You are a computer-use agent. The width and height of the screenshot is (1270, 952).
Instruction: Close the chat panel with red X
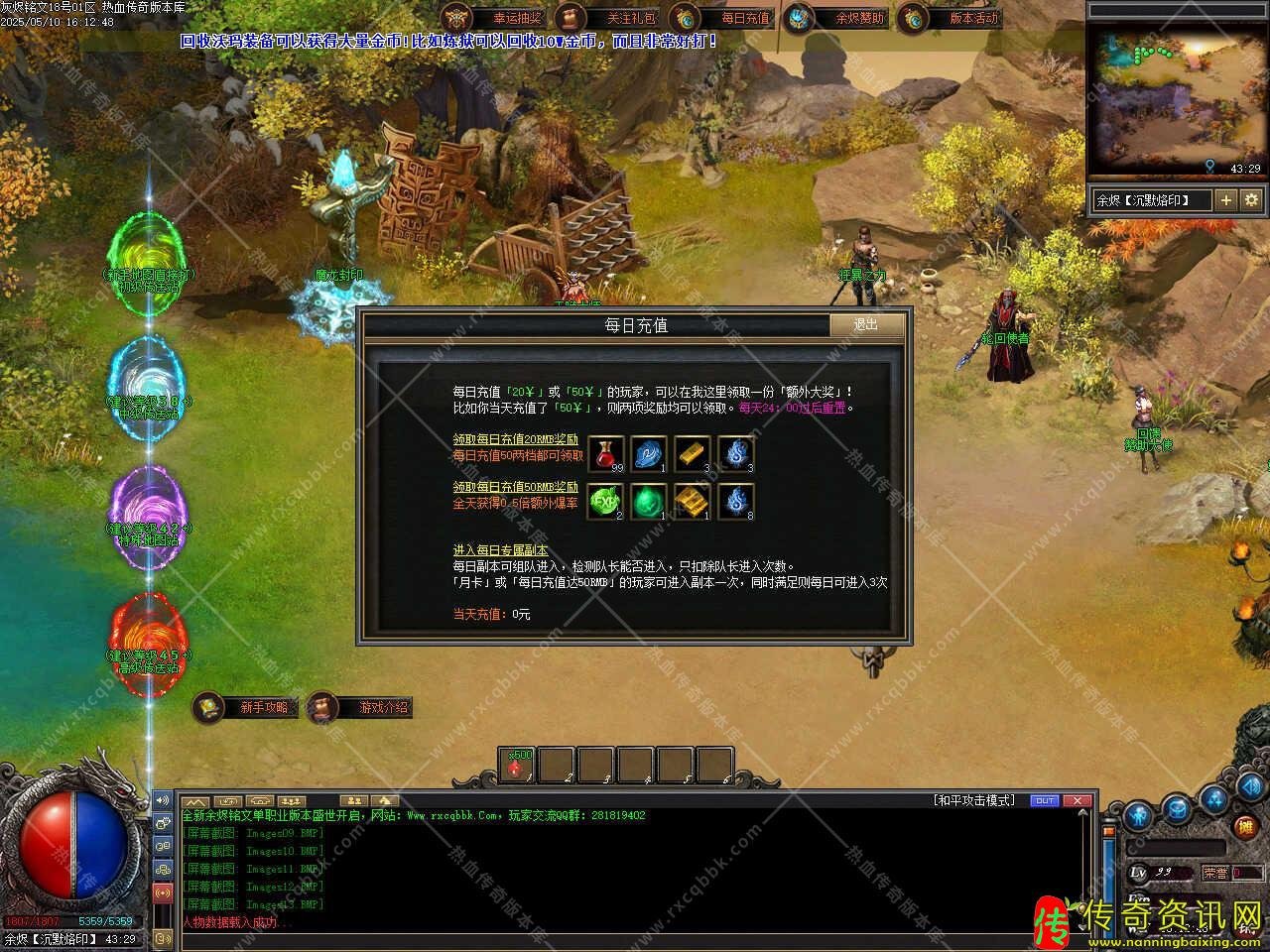[1078, 800]
